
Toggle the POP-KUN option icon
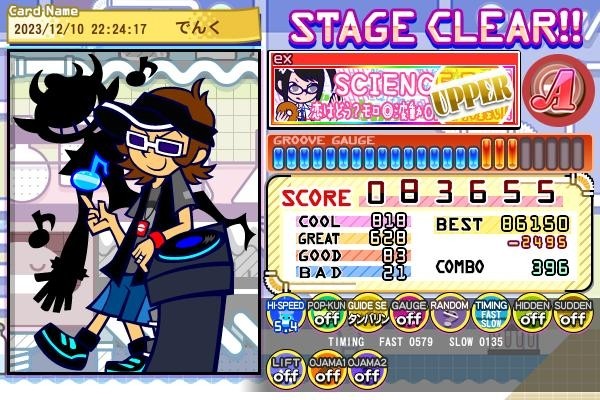[326, 318]
